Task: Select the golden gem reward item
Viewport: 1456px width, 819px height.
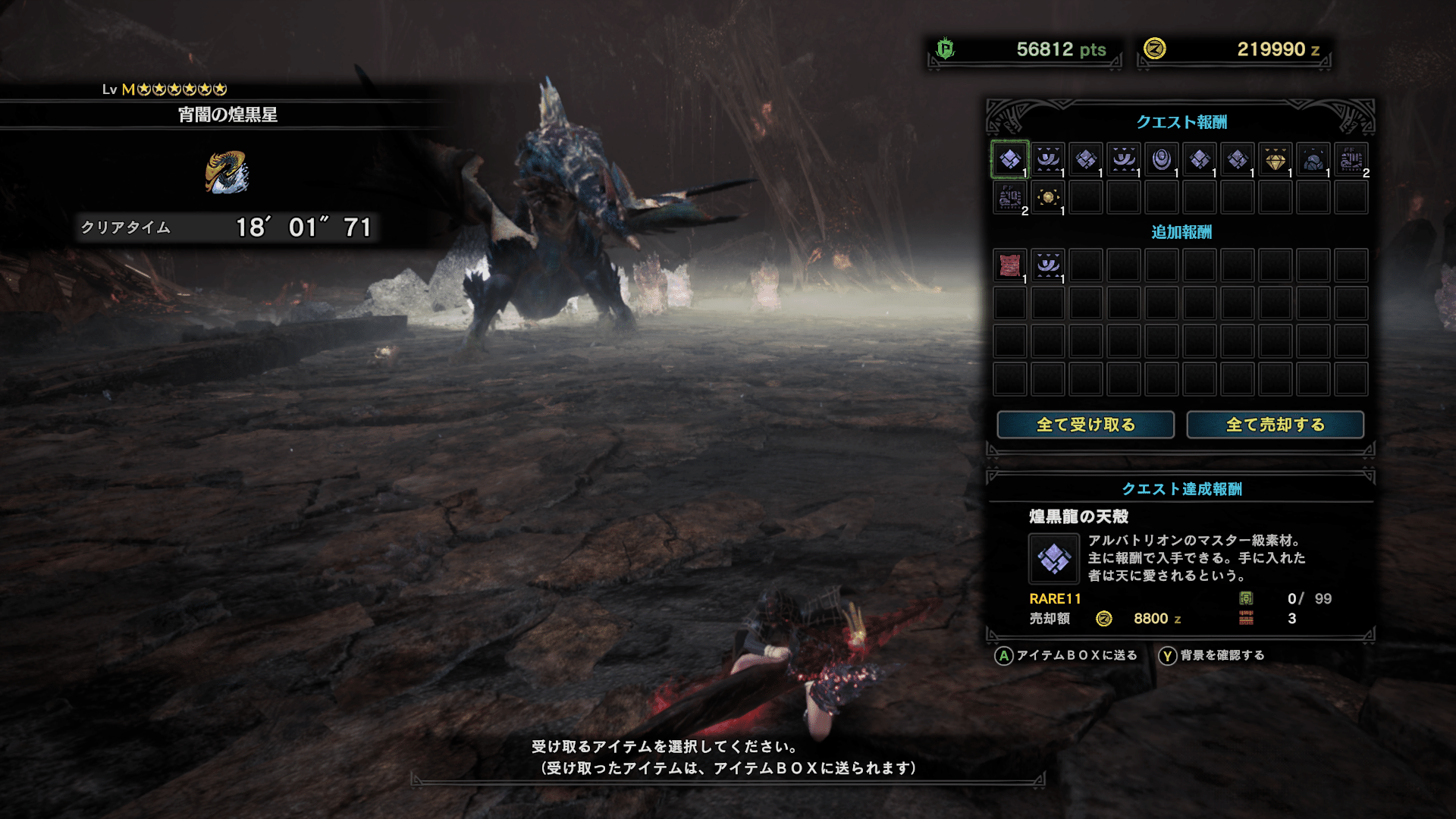Action: point(1275,159)
